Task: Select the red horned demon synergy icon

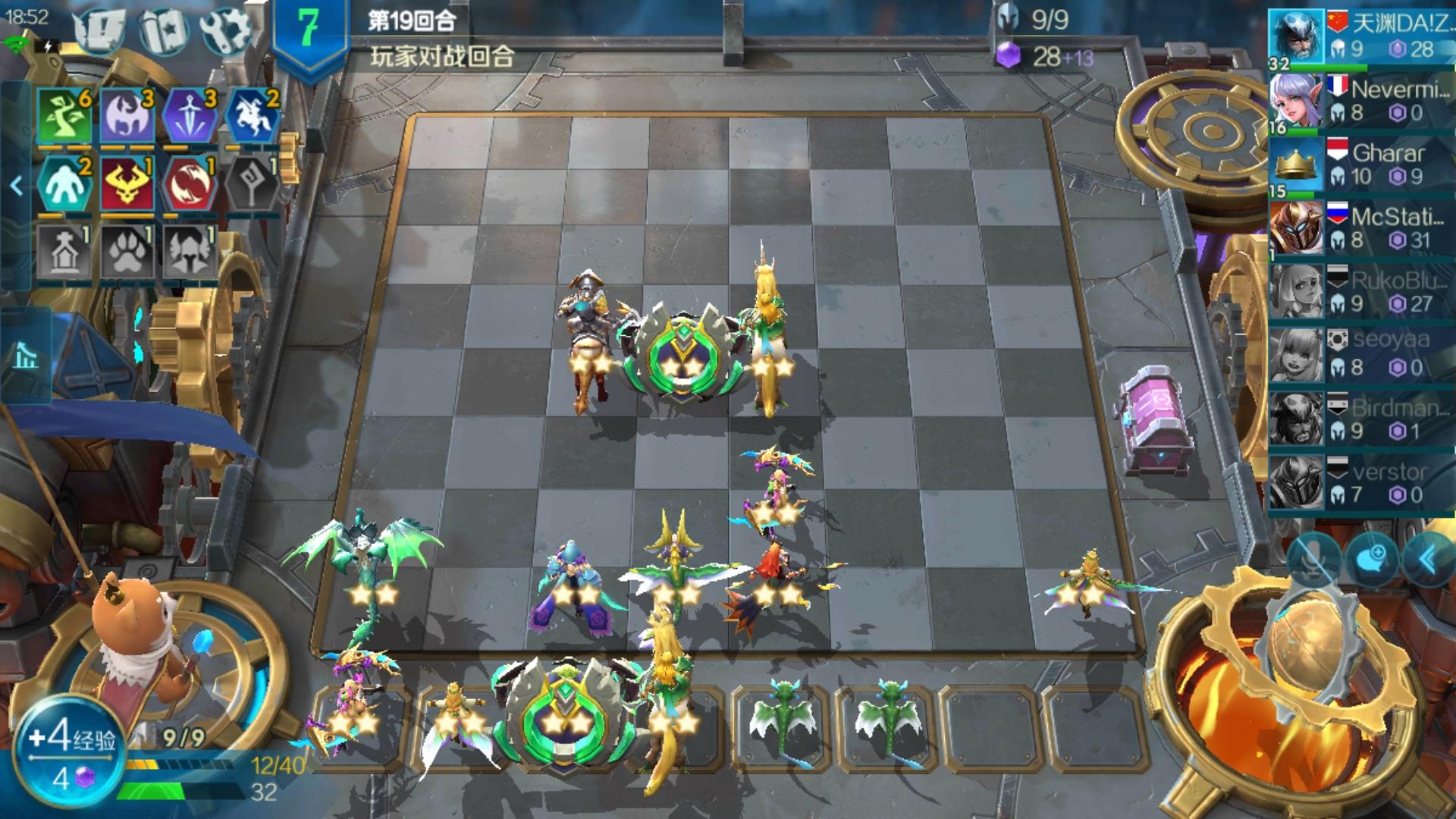Action: tap(127, 184)
